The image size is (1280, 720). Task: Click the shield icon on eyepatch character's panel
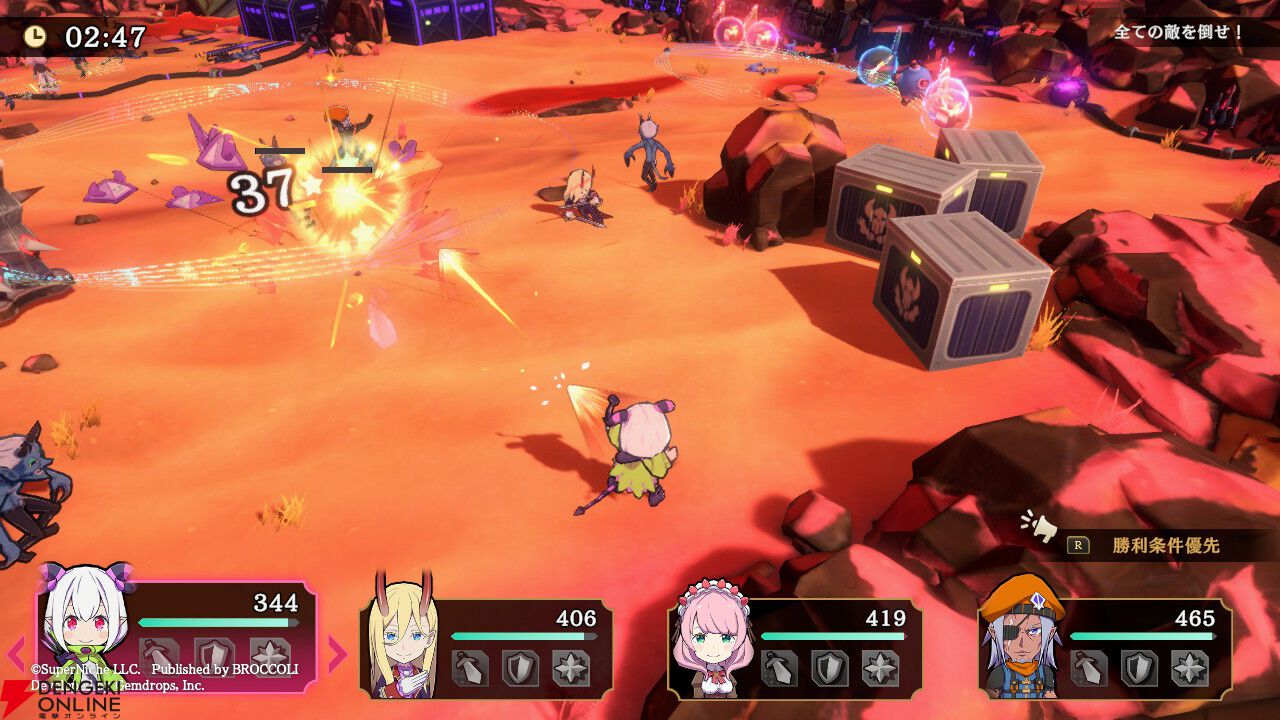pyautogui.click(x=1139, y=668)
